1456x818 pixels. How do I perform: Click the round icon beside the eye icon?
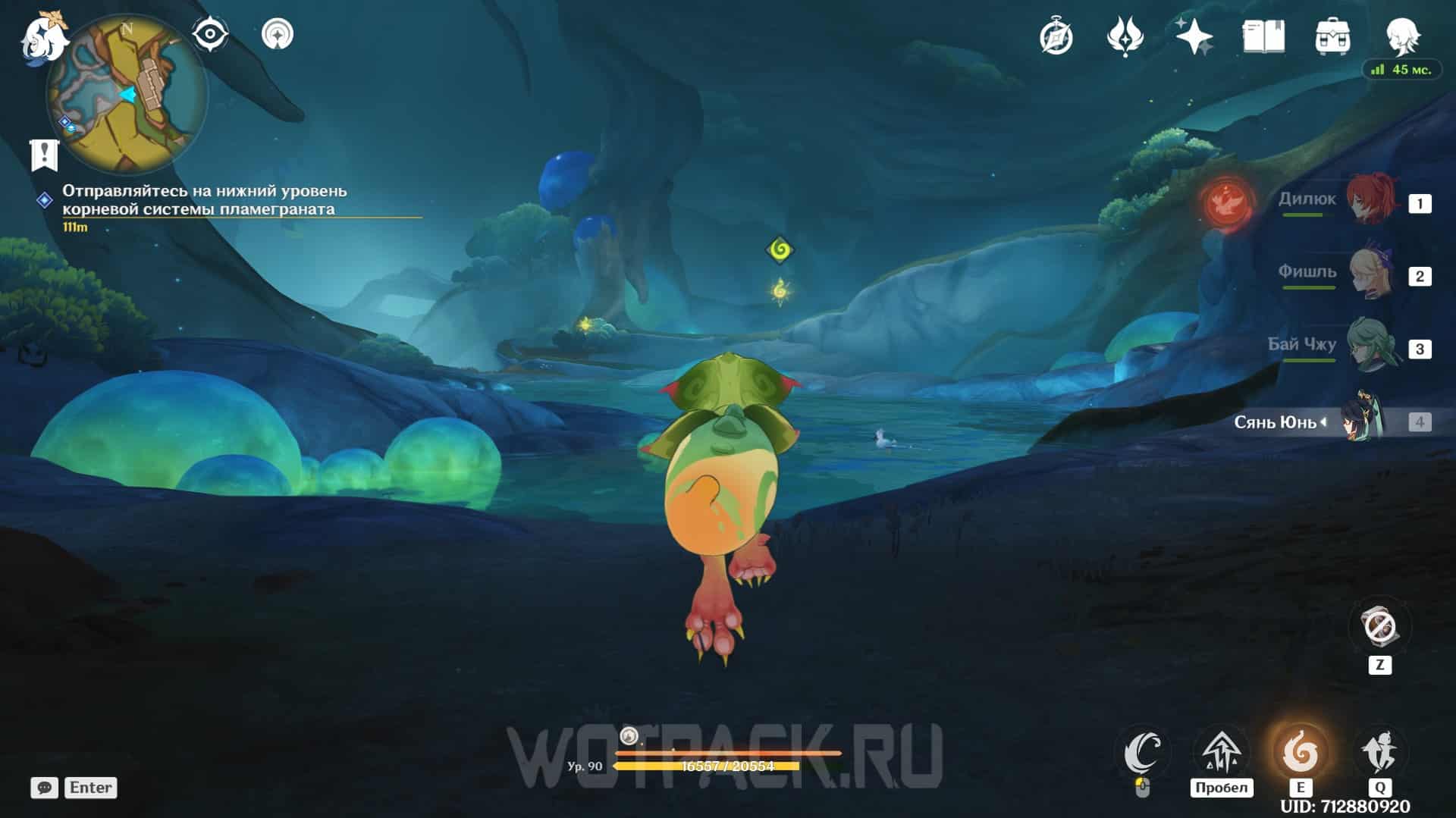277,34
